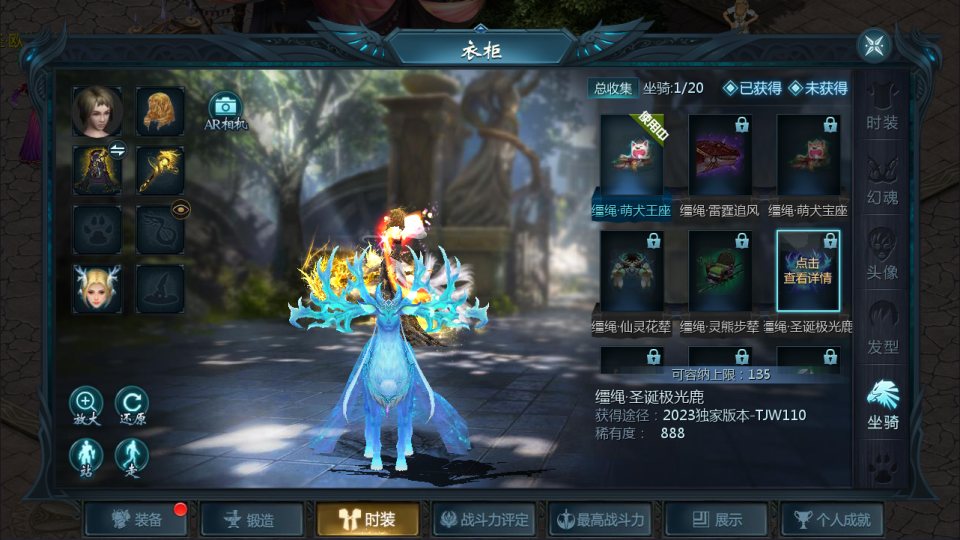Select the 坐骑 mount tab
Viewport: 960px width, 540px height.
pyautogui.click(x=882, y=405)
